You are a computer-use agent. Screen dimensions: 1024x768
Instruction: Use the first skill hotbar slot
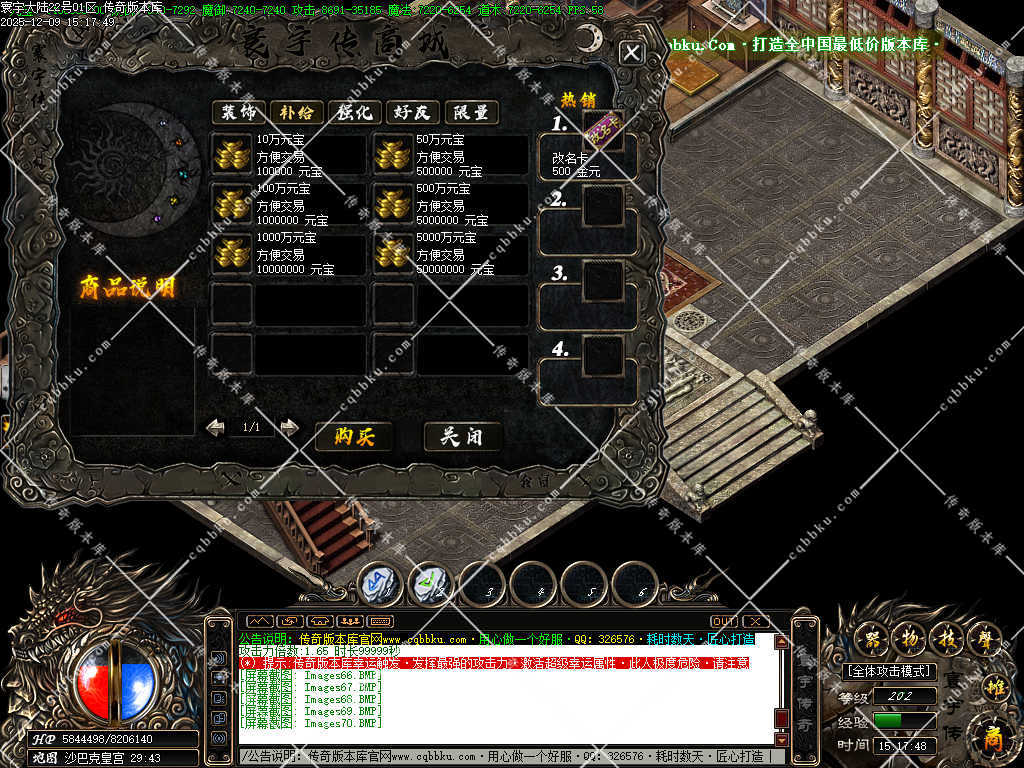(x=380, y=582)
